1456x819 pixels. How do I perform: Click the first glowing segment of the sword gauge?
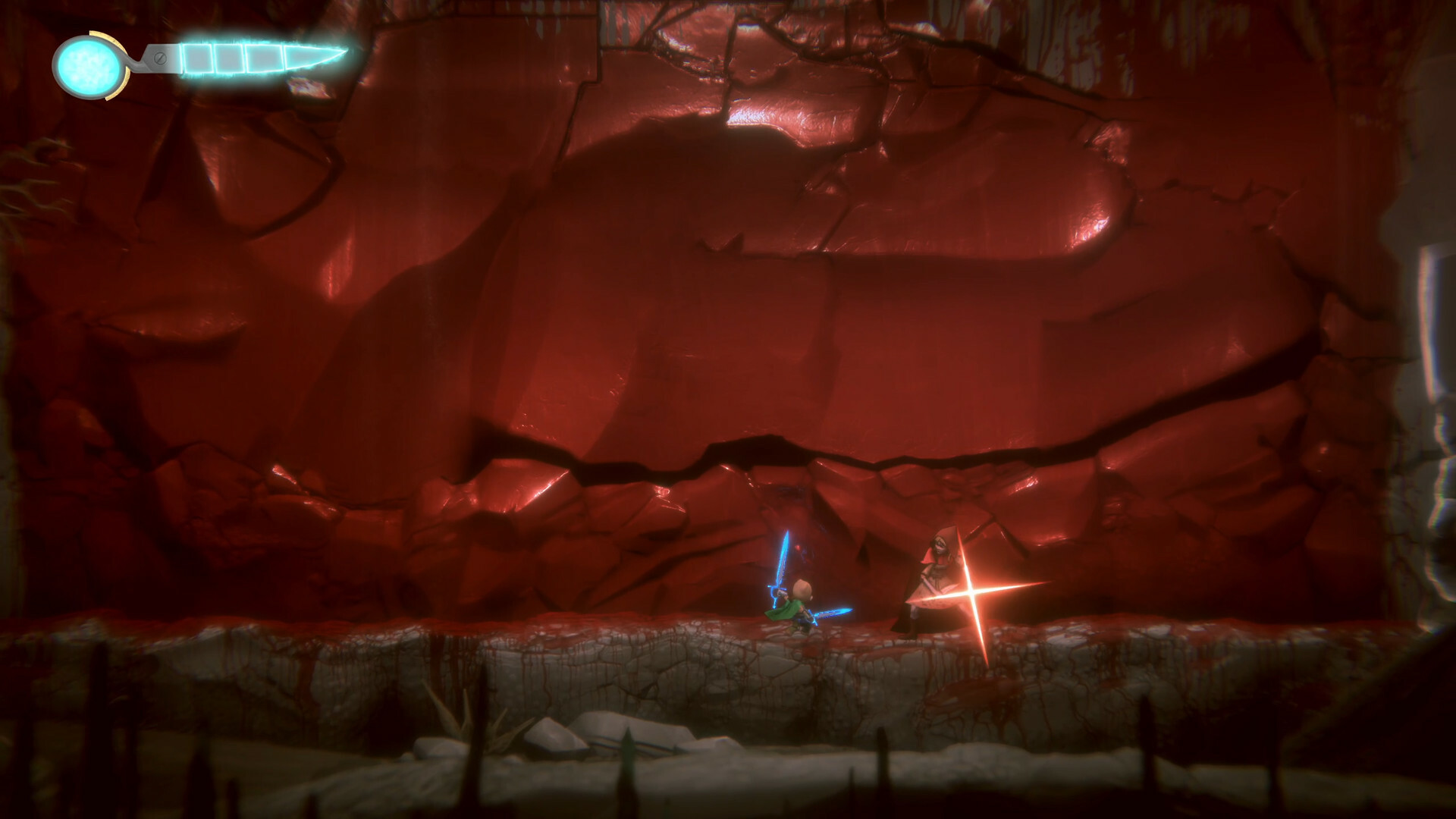pyautogui.click(x=197, y=58)
